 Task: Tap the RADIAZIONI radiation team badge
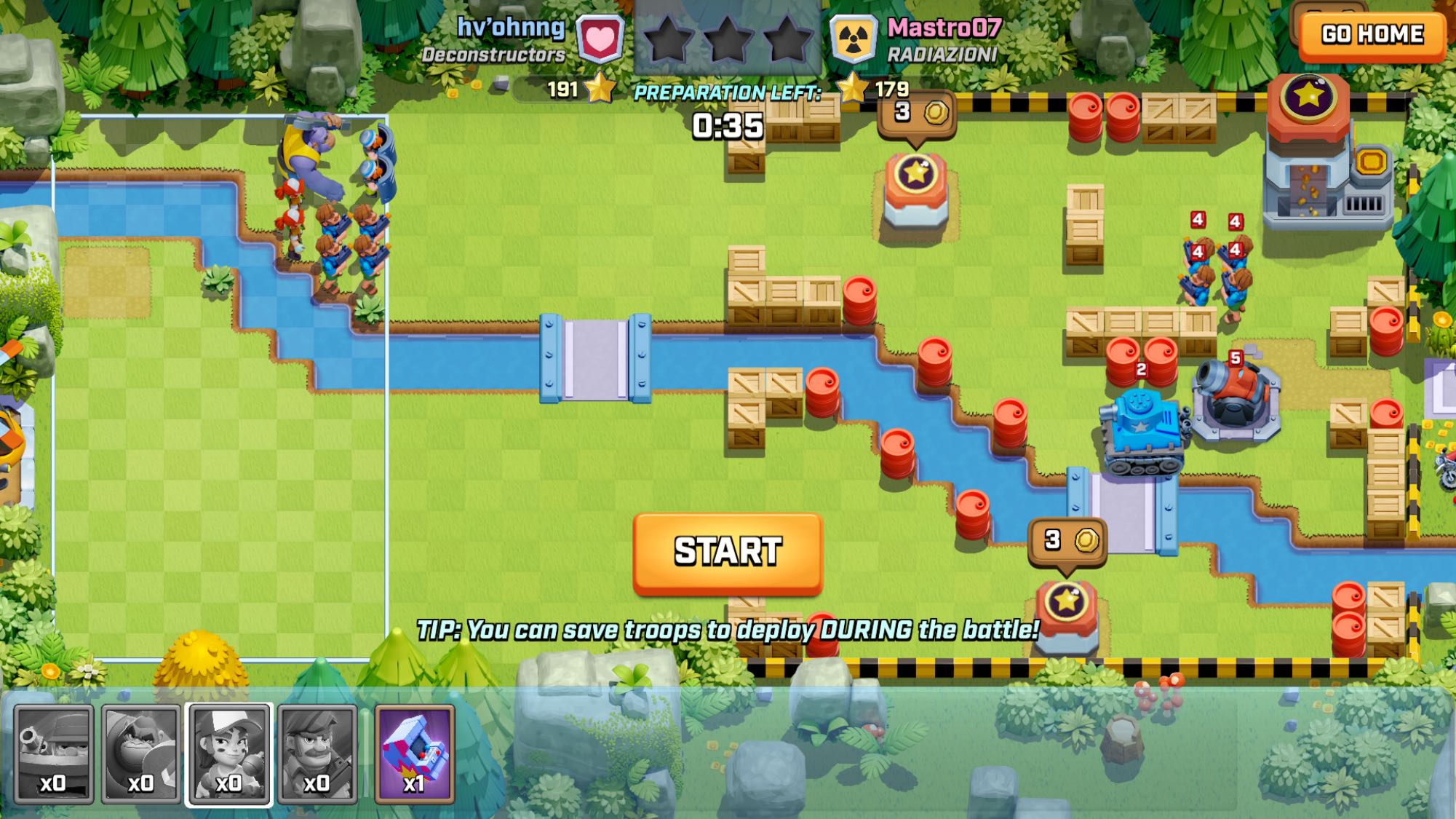[x=853, y=39]
